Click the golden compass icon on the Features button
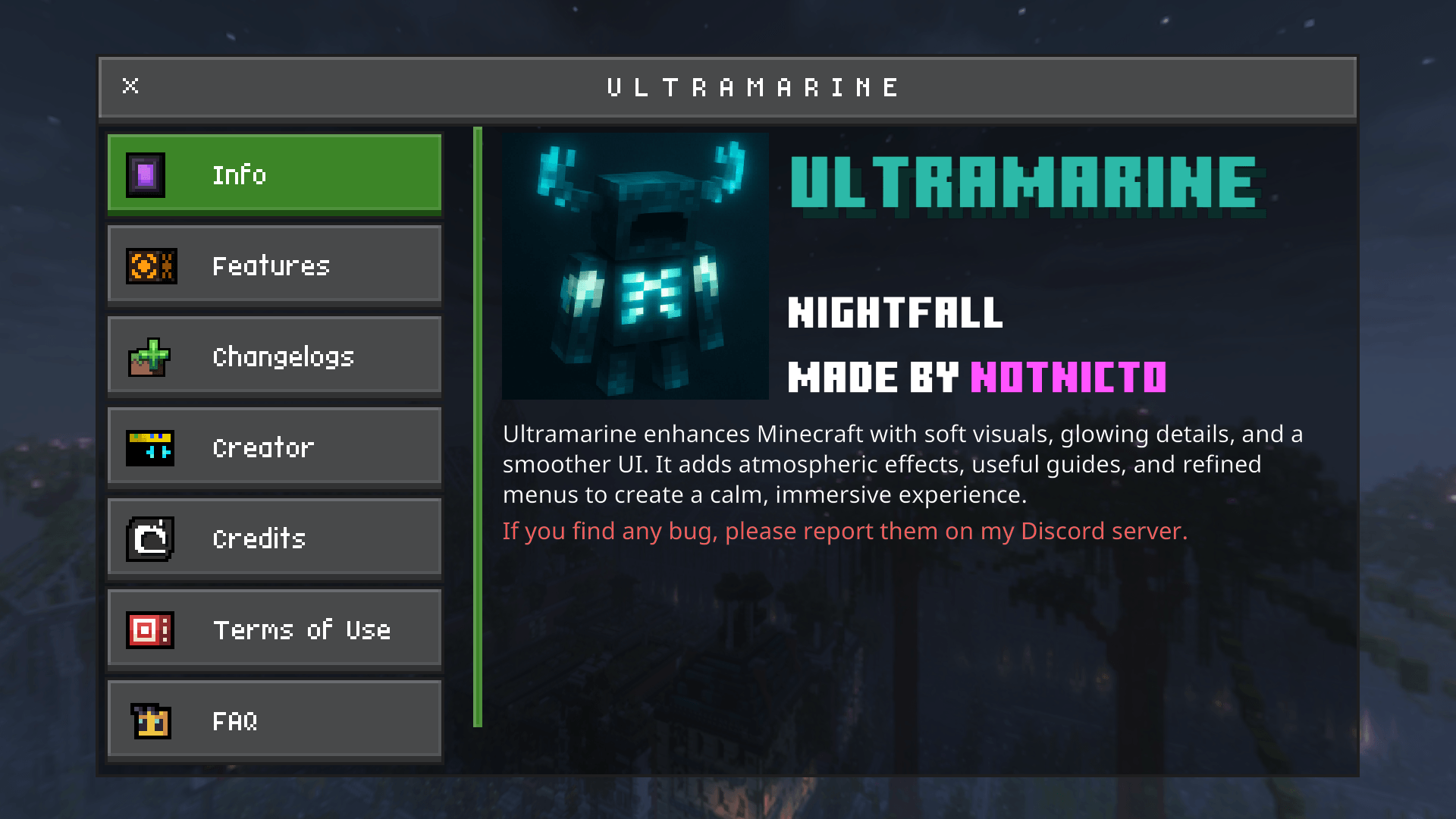This screenshot has height=819, width=1456. [x=149, y=265]
